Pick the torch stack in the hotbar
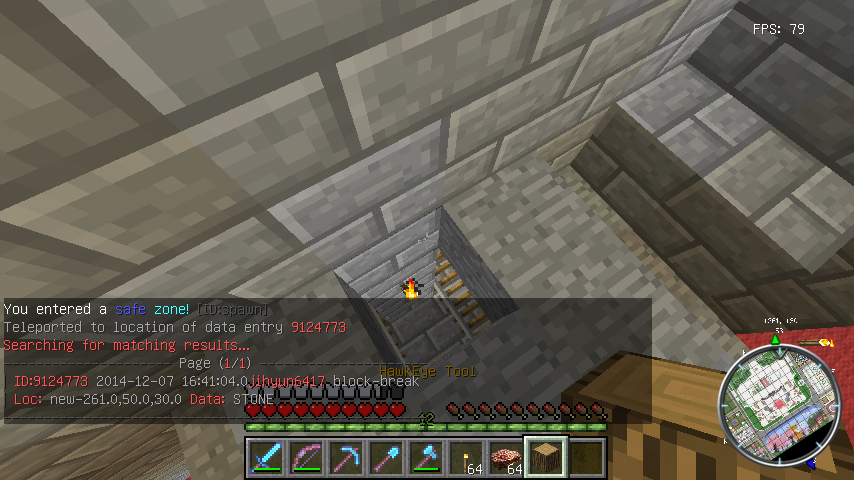 pos(466,457)
